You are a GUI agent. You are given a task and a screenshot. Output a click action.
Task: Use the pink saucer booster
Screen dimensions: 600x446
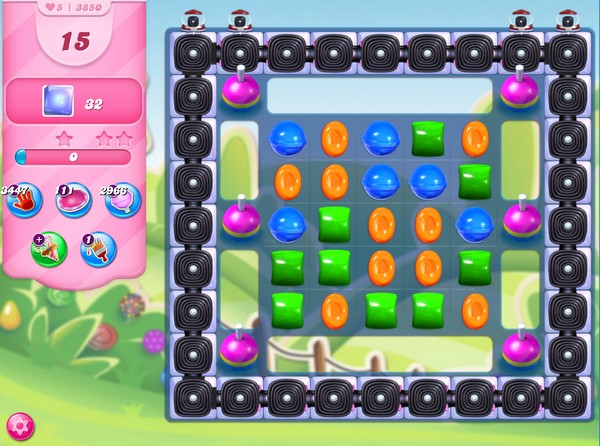pyautogui.click(x=72, y=199)
